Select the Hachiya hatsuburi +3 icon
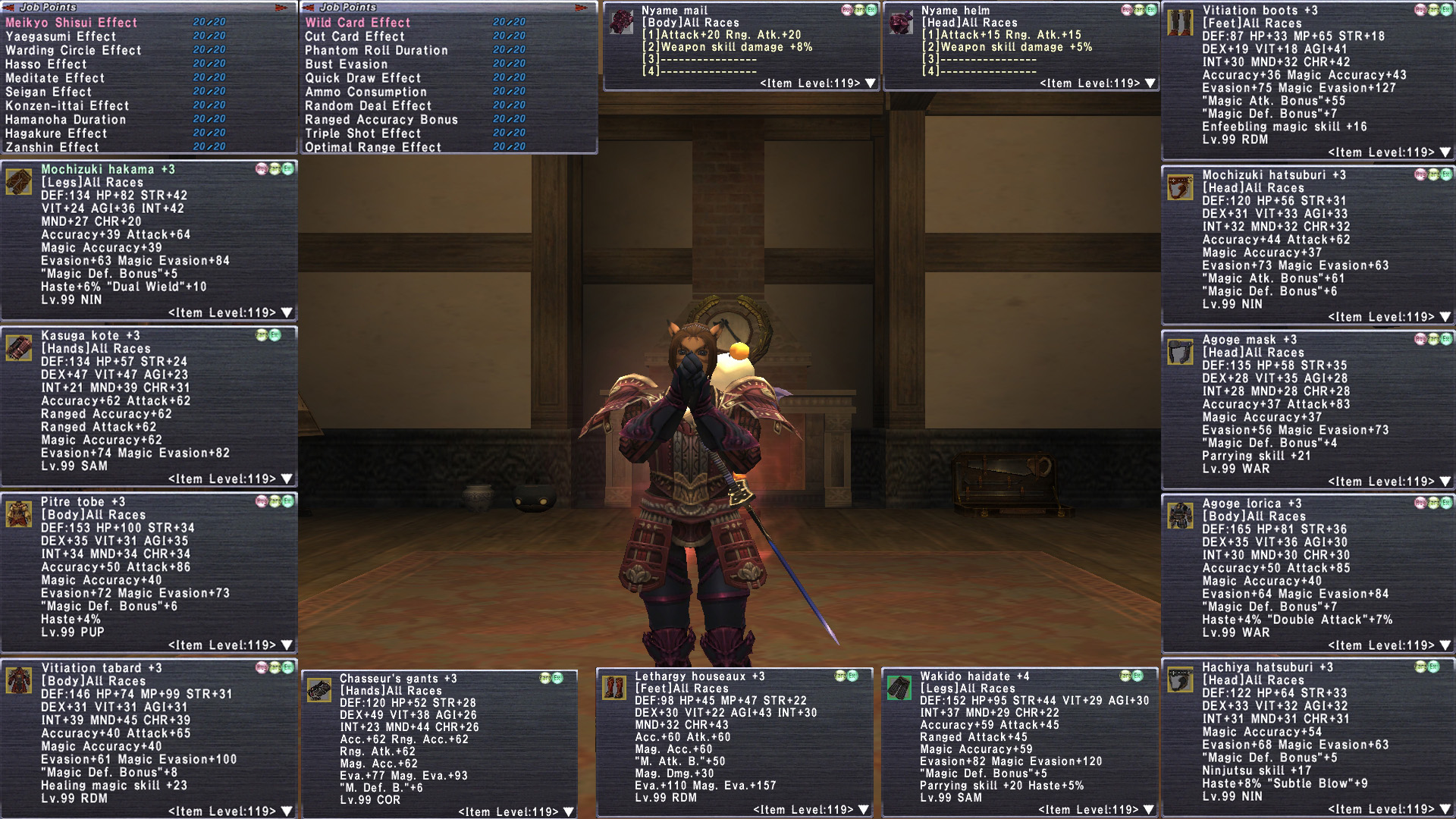The image size is (1456, 819). [1180, 680]
